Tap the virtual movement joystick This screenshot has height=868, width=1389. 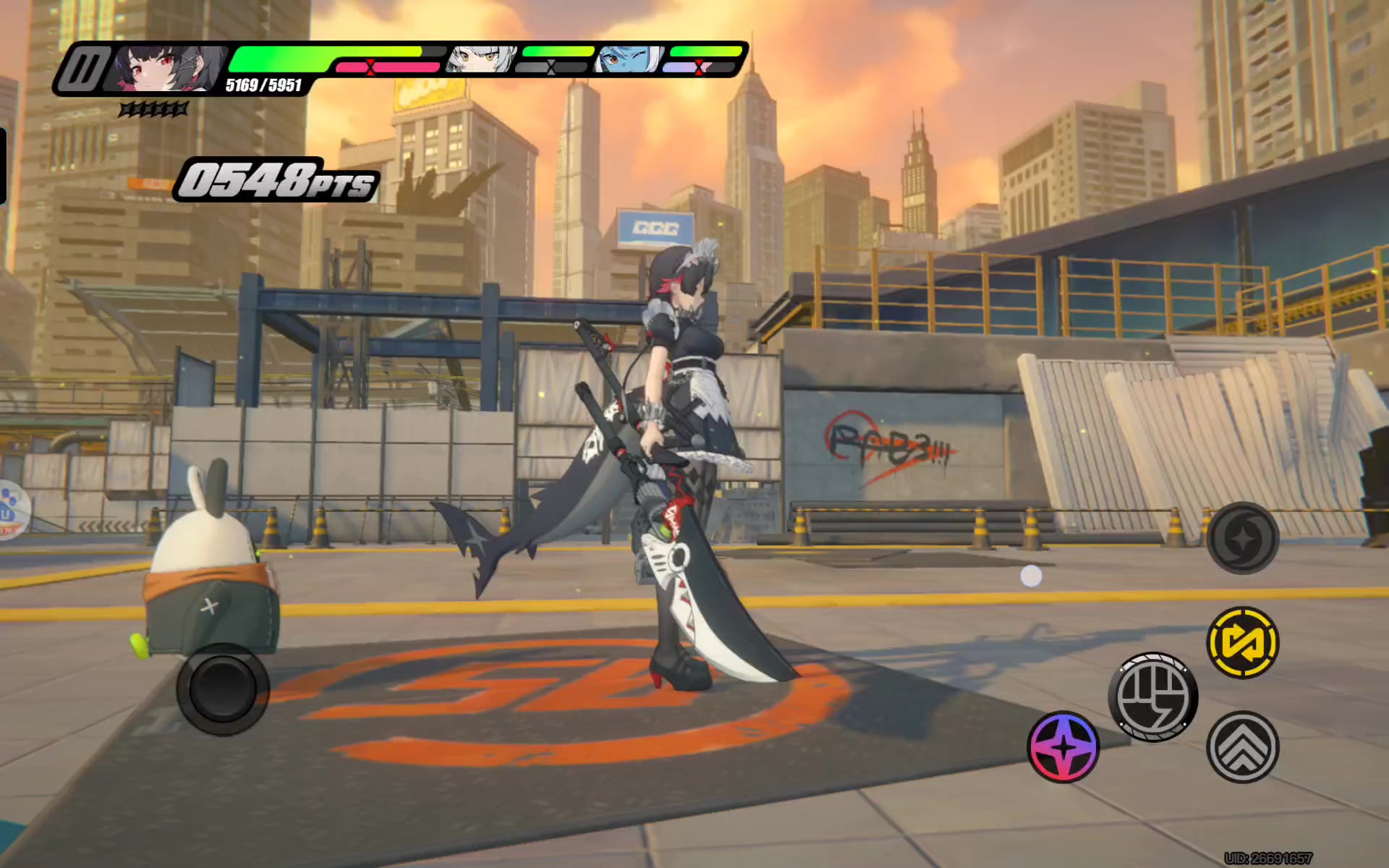223,689
